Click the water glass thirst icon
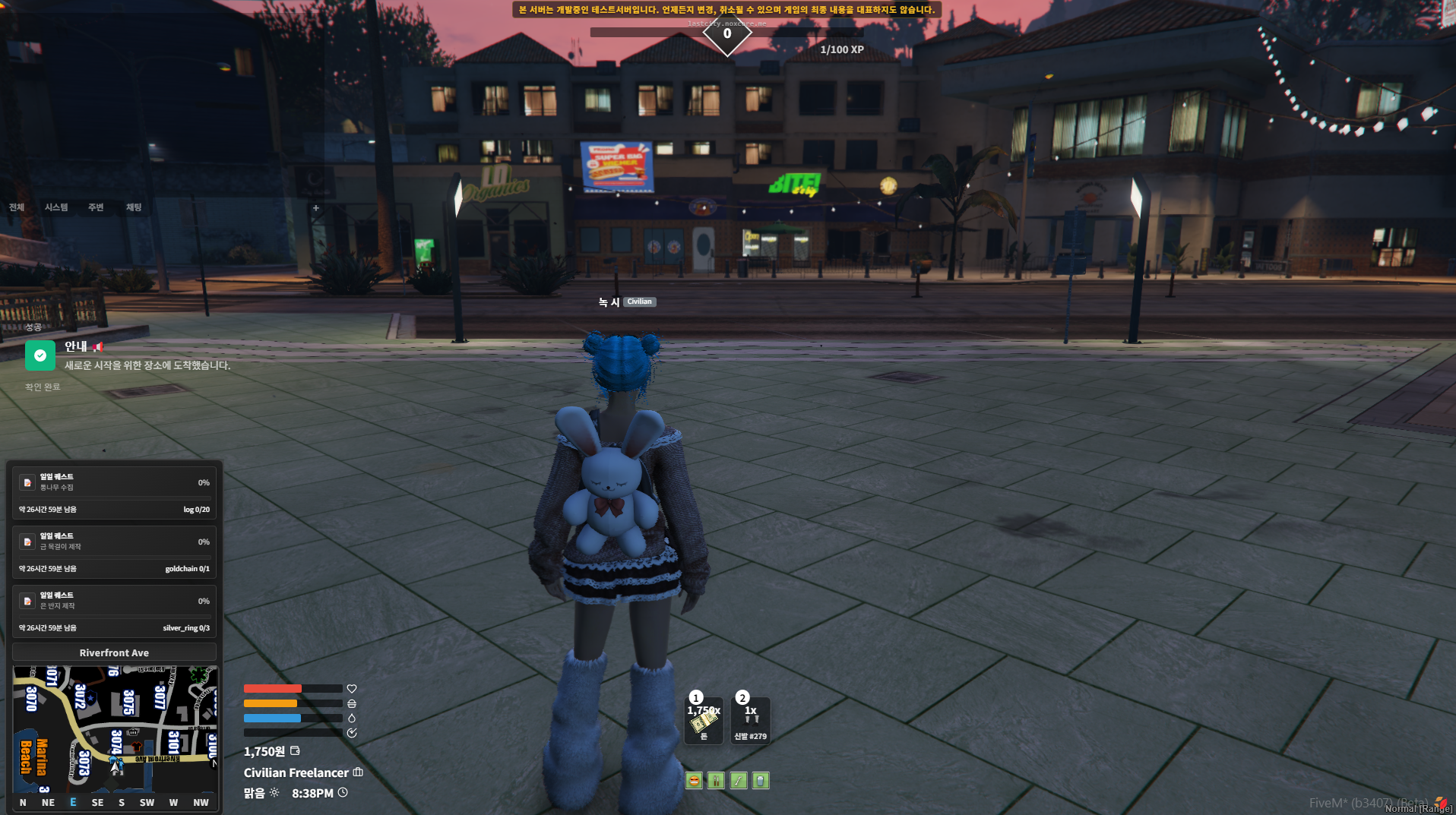 tap(761, 781)
